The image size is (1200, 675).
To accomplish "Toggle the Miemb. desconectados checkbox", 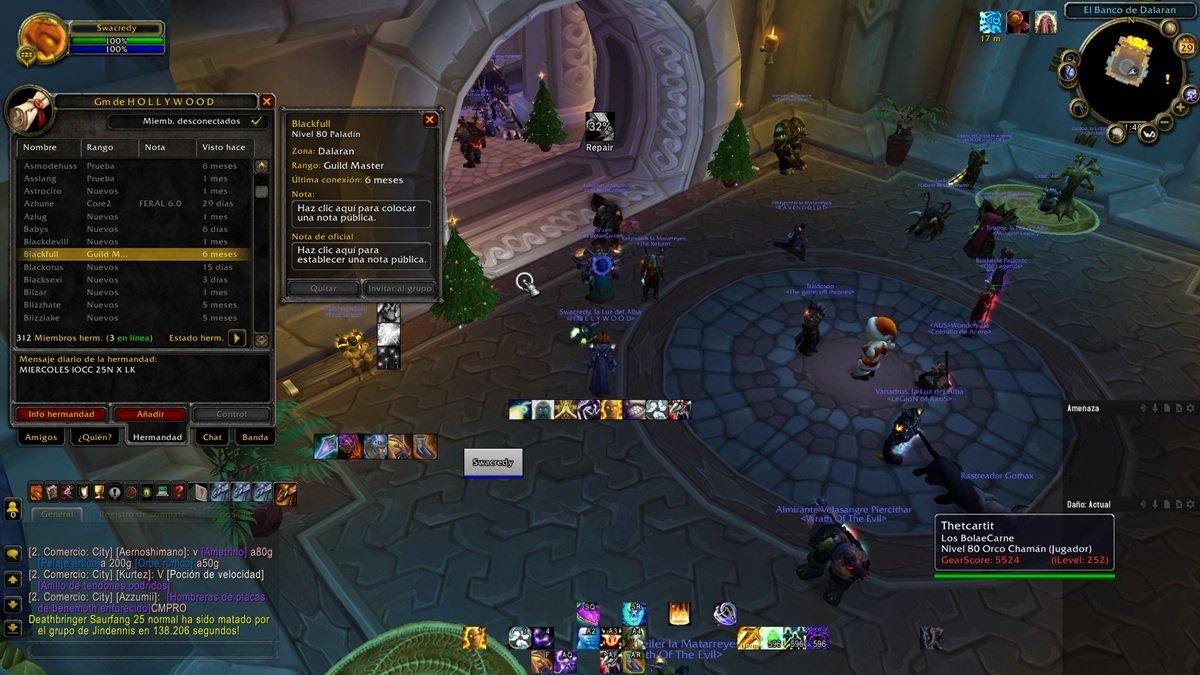I will (x=257, y=121).
